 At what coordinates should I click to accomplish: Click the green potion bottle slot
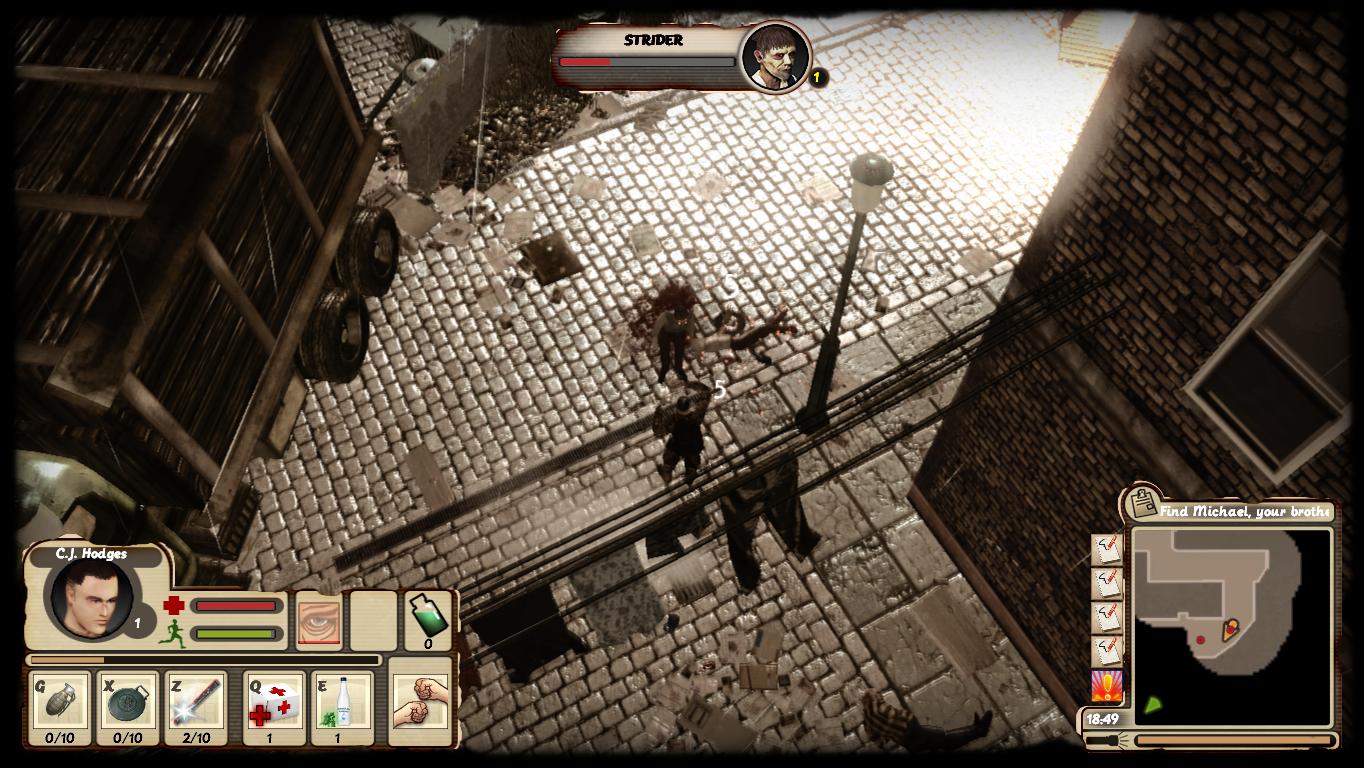click(x=428, y=620)
